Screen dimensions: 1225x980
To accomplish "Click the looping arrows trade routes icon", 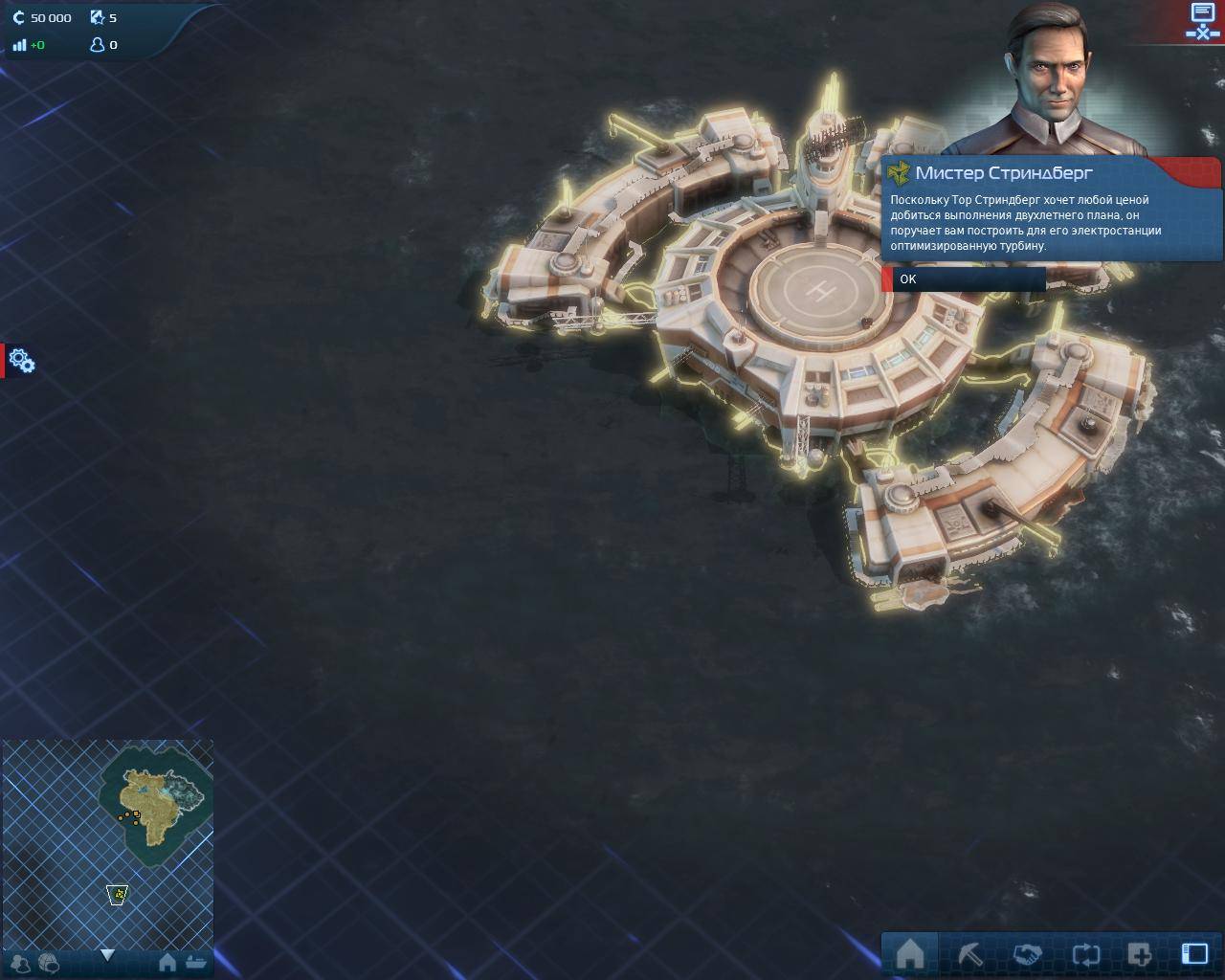I will pos(1086,954).
